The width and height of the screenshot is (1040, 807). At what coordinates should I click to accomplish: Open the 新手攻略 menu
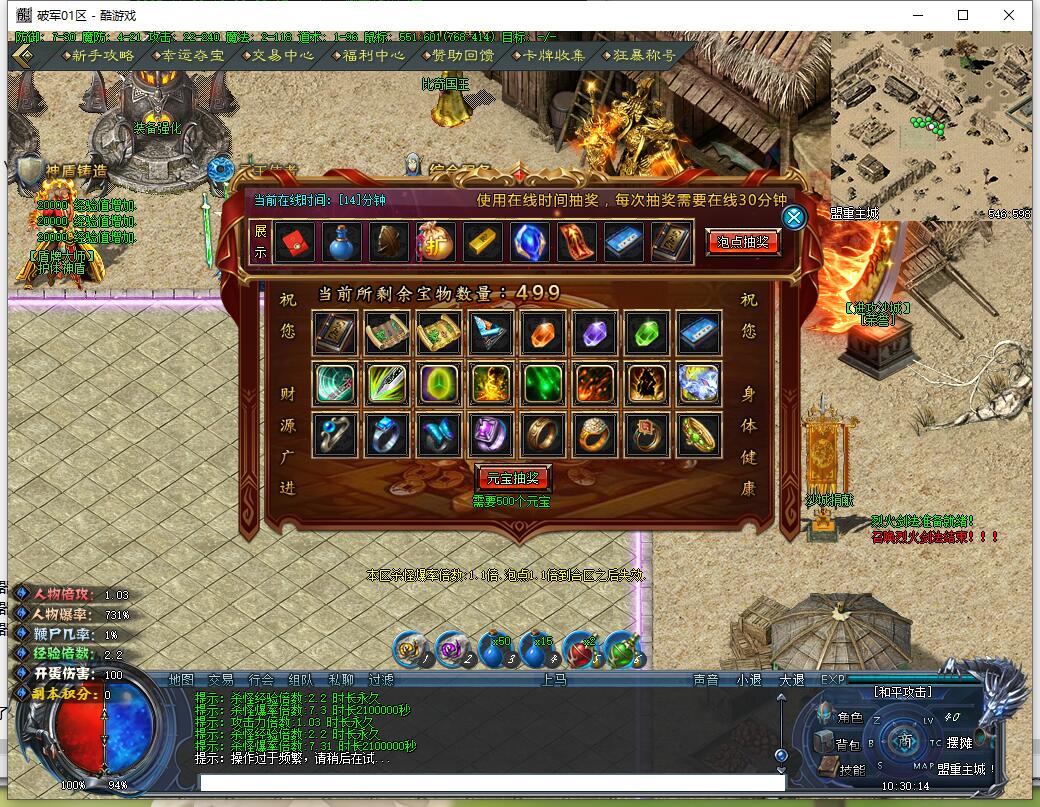(96, 55)
